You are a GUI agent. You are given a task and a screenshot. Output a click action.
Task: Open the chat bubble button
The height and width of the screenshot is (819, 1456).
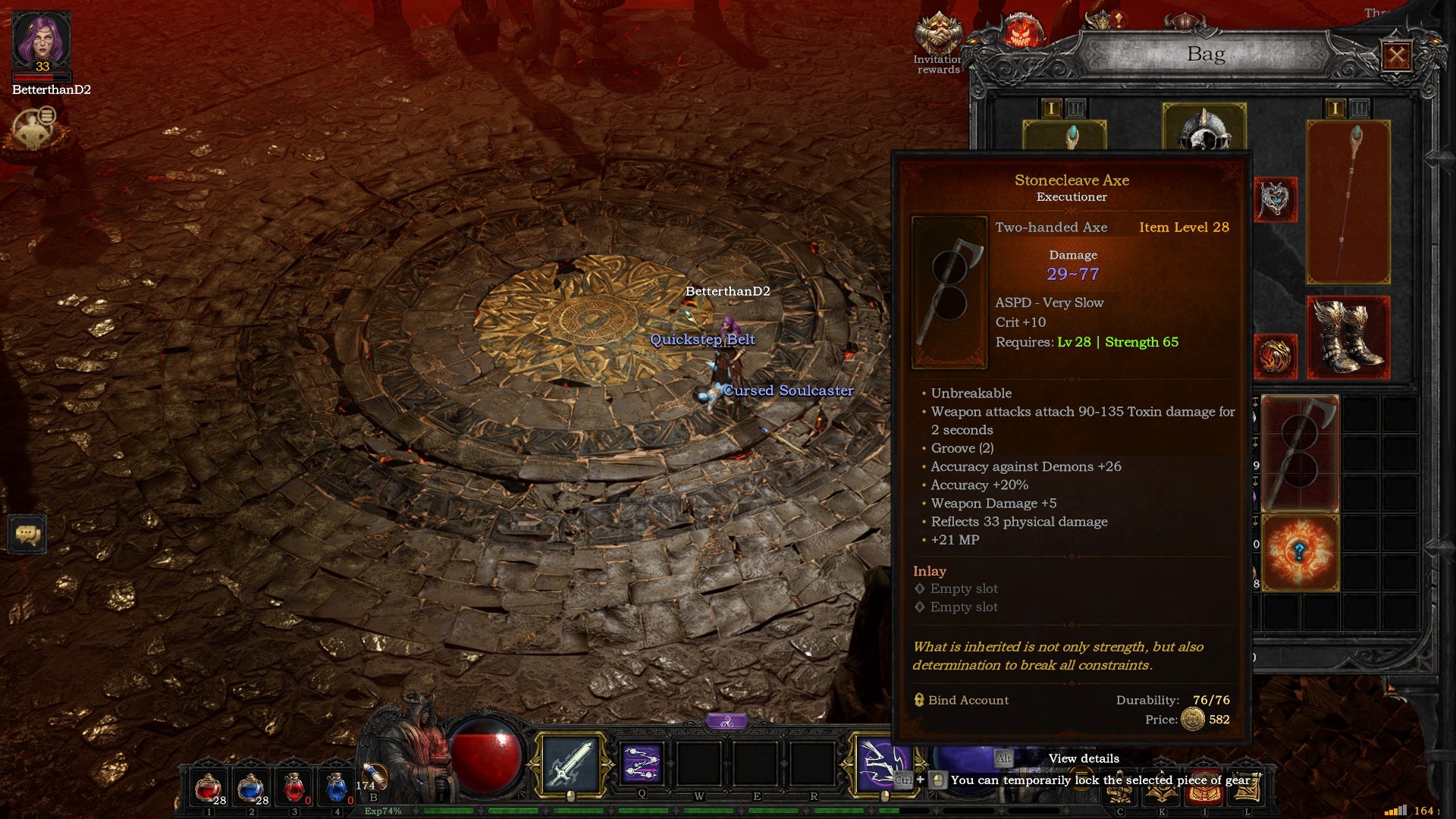click(x=28, y=535)
